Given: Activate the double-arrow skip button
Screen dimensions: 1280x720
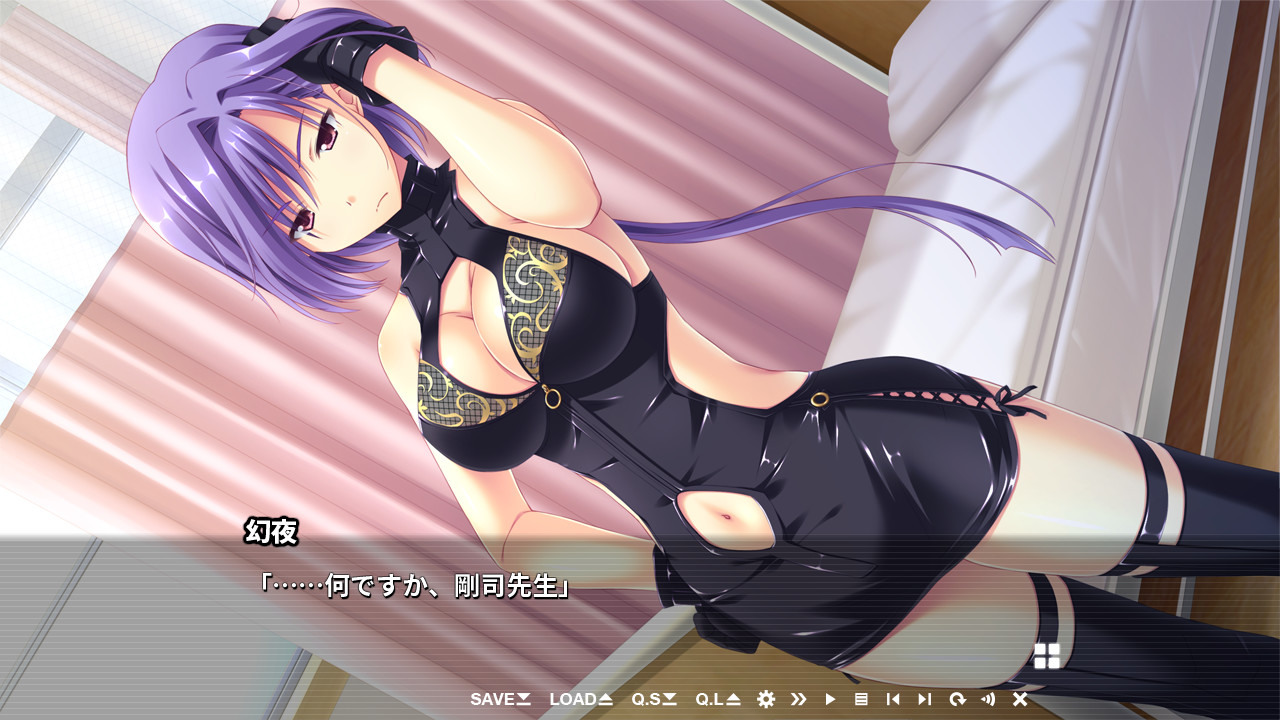Looking at the screenshot, I should [798, 699].
